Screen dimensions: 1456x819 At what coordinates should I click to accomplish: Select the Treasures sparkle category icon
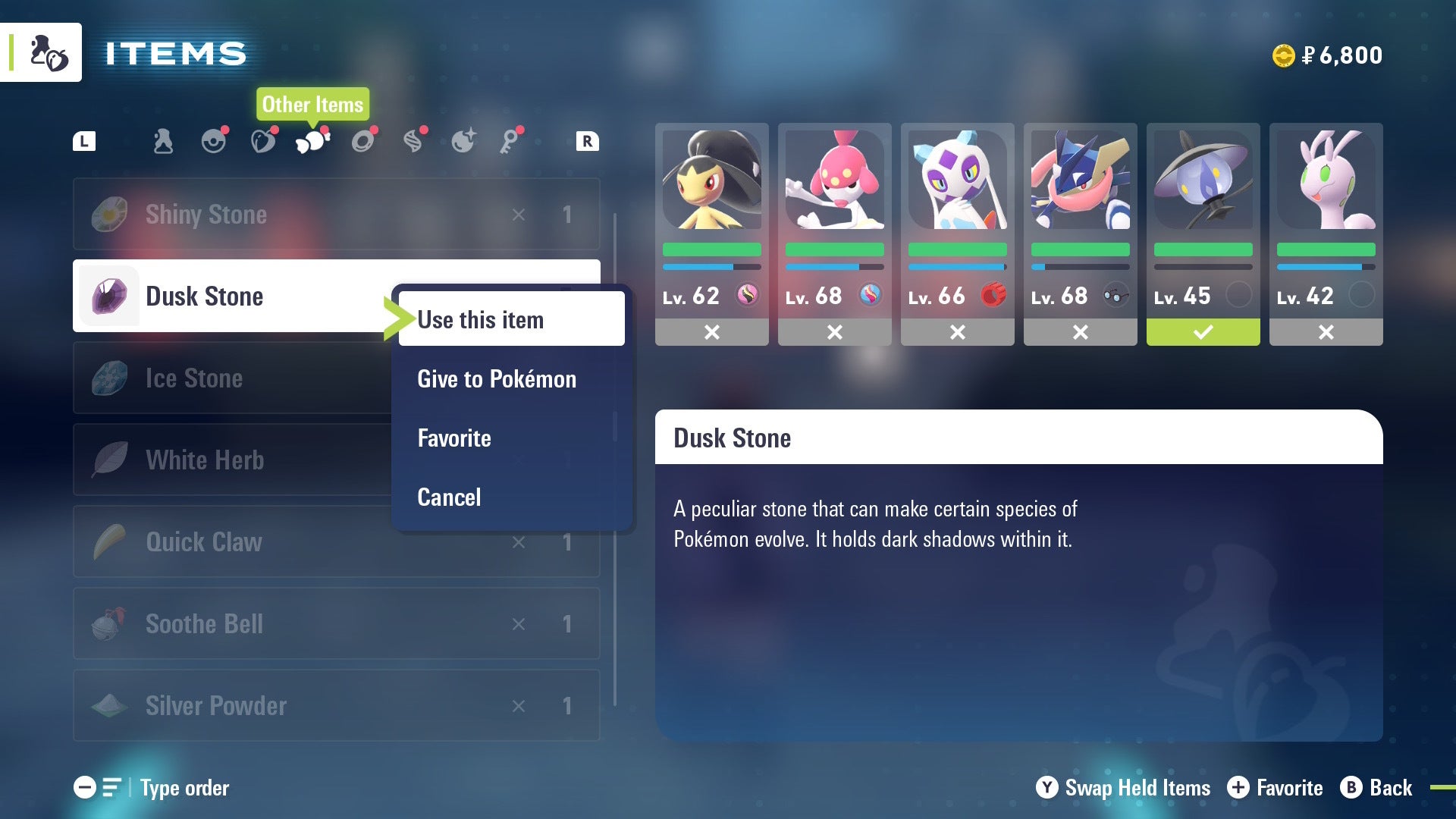tap(464, 140)
